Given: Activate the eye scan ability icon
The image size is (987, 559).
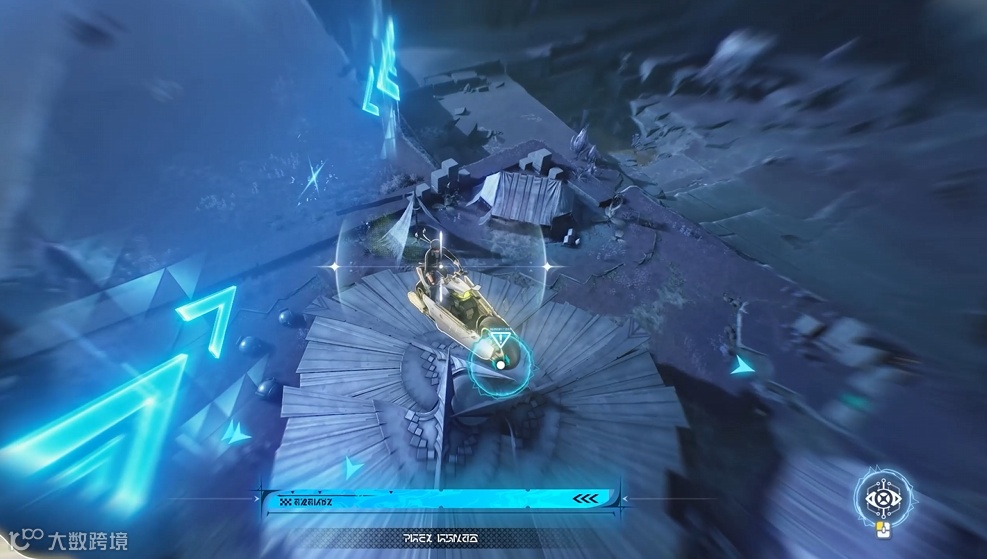Looking at the screenshot, I should pyautogui.click(x=883, y=495).
